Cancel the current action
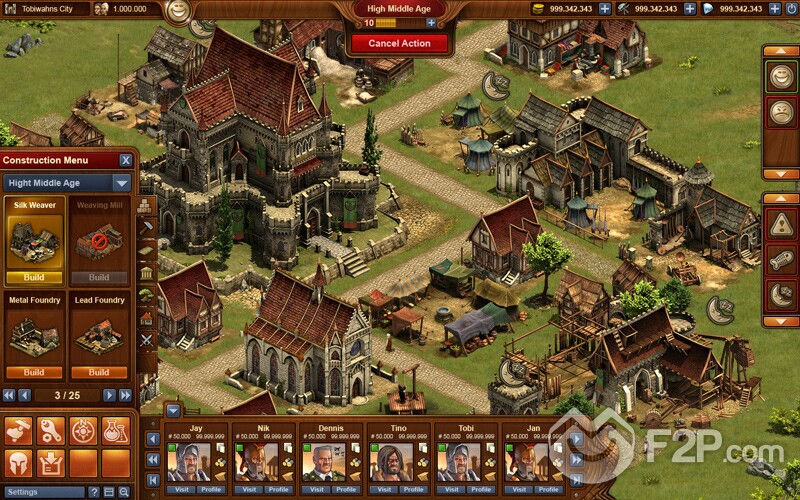The image size is (800, 500). click(399, 44)
